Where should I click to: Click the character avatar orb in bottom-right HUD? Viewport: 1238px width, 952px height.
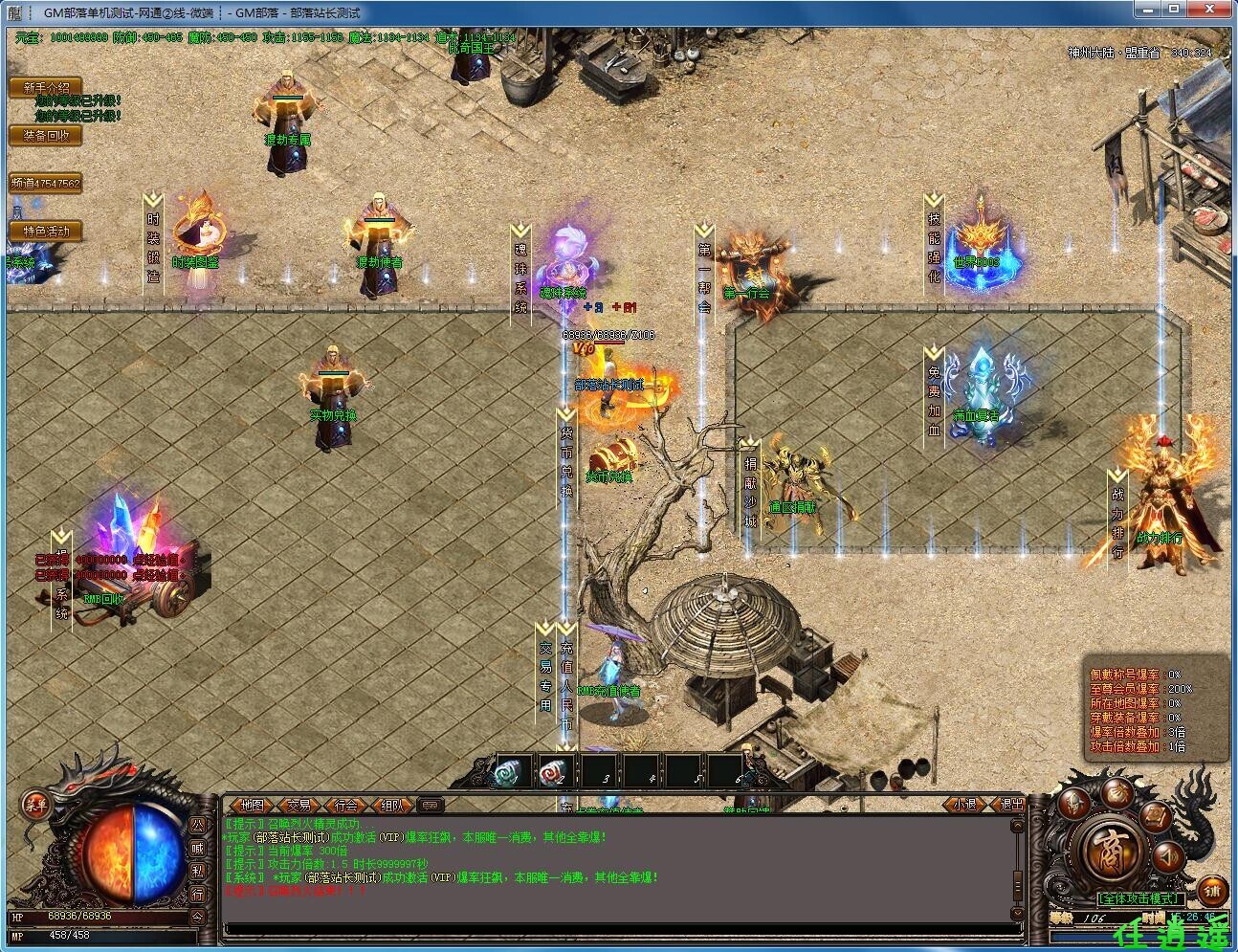pos(1073,802)
